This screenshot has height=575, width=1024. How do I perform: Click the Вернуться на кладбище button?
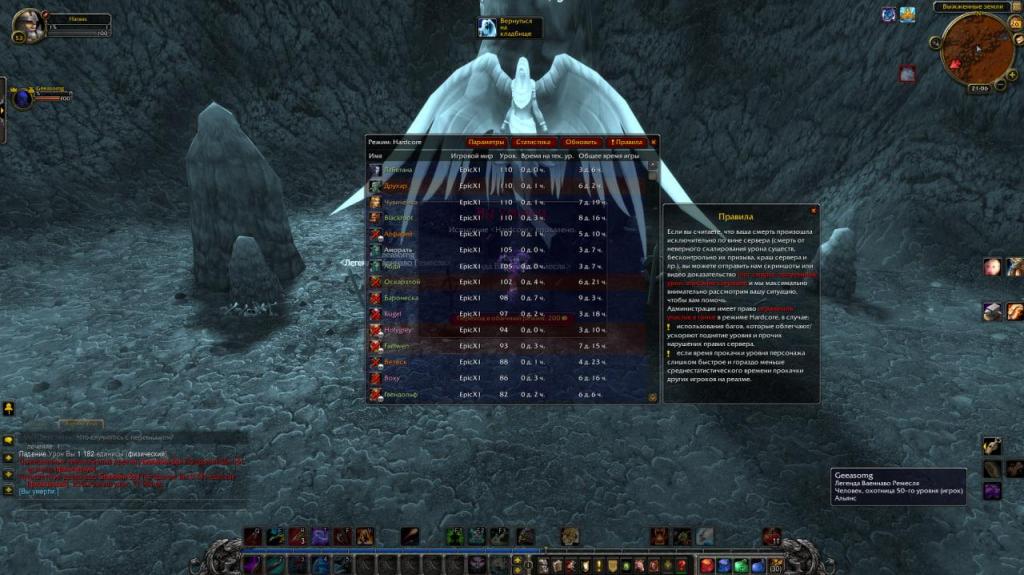[510, 27]
